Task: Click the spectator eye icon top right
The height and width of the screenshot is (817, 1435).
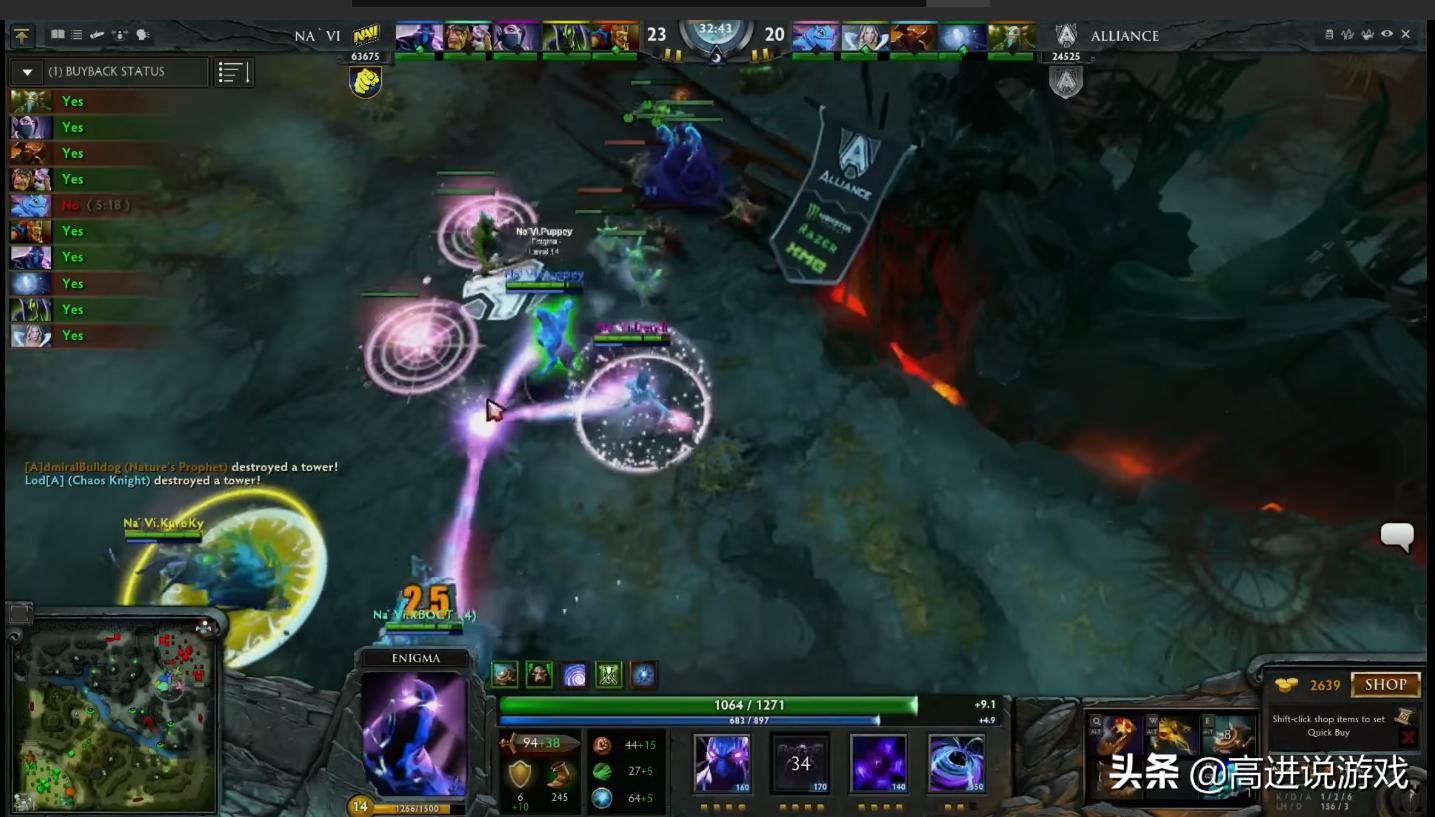Action: click(1387, 33)
